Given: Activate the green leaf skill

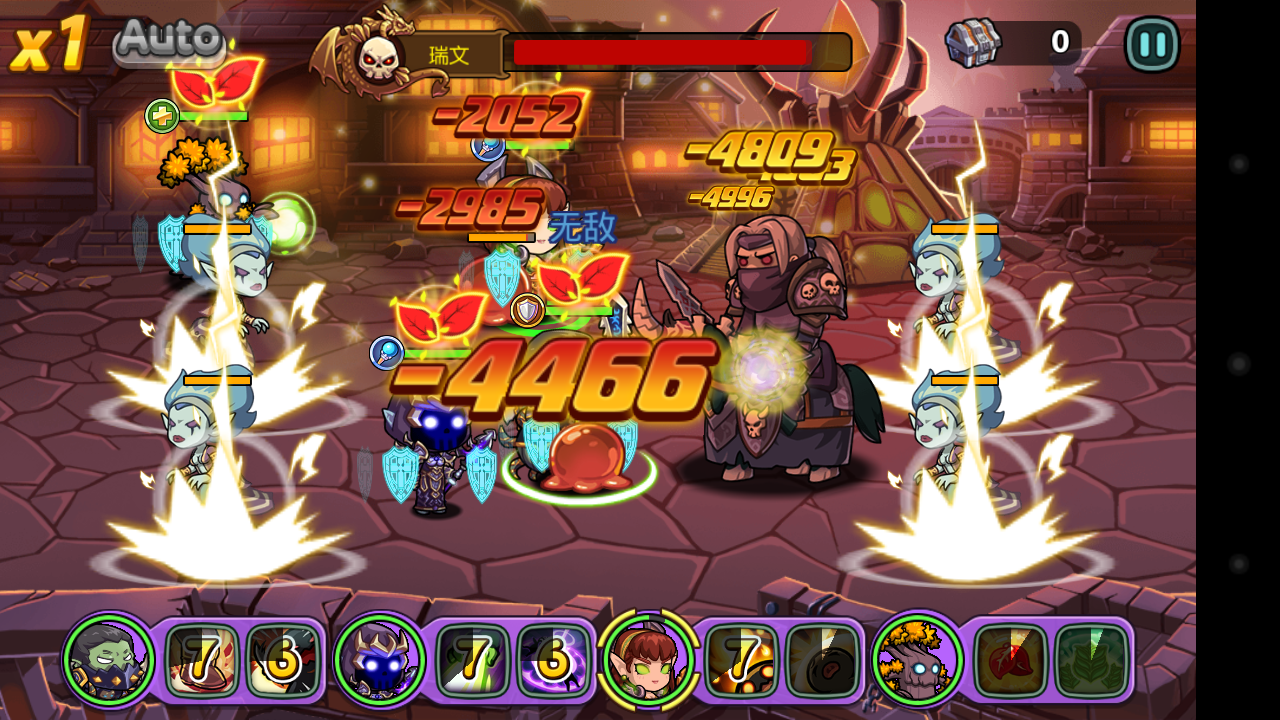Looking at the screenshot, I should tap(1091, 660).
